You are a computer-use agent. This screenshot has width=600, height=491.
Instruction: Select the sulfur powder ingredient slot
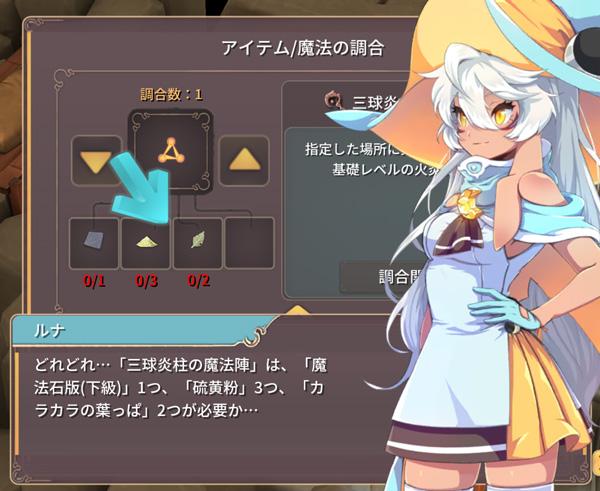click(x=145, y=243)
